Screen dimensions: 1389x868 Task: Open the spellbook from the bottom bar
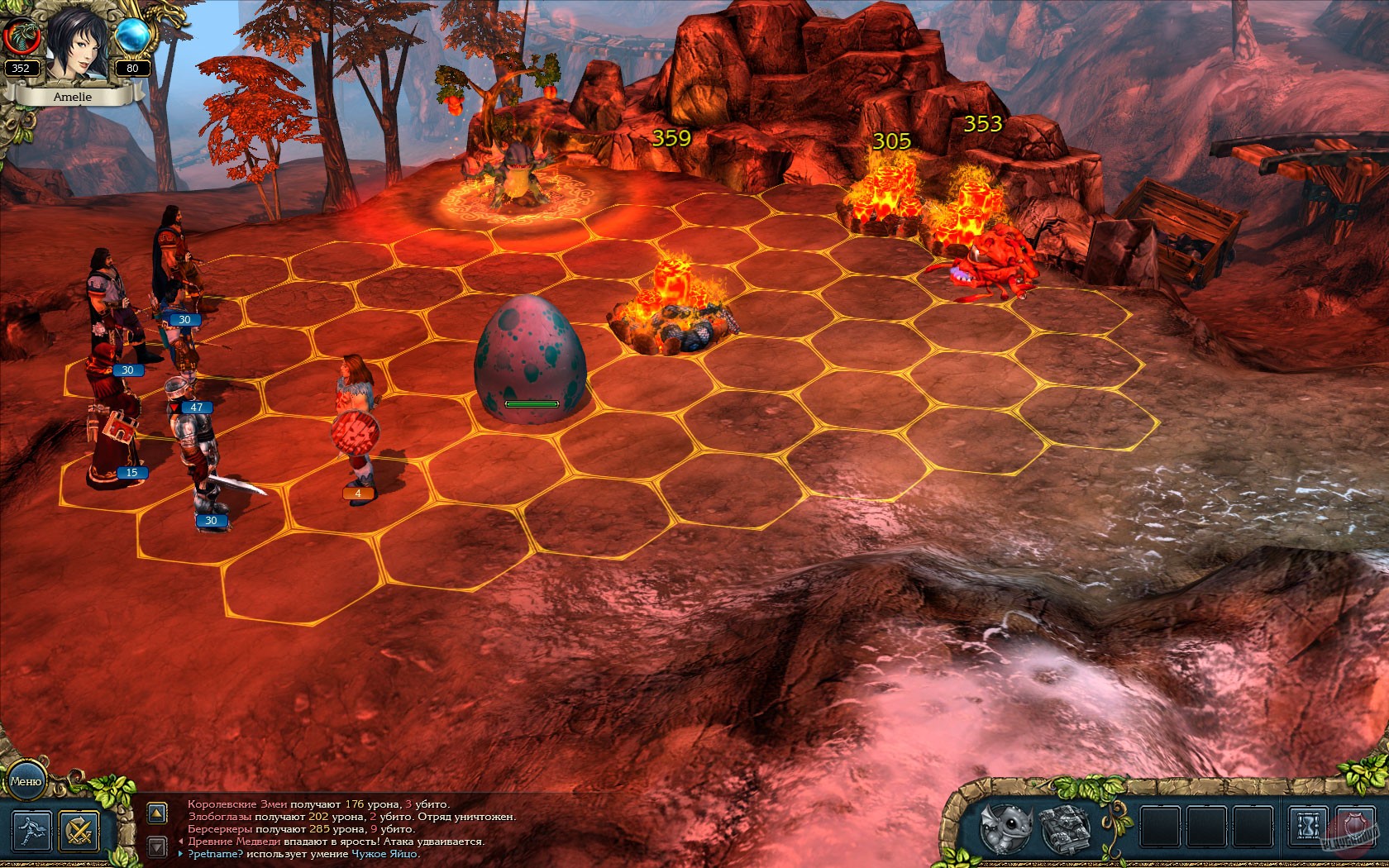pos(1067,828)
